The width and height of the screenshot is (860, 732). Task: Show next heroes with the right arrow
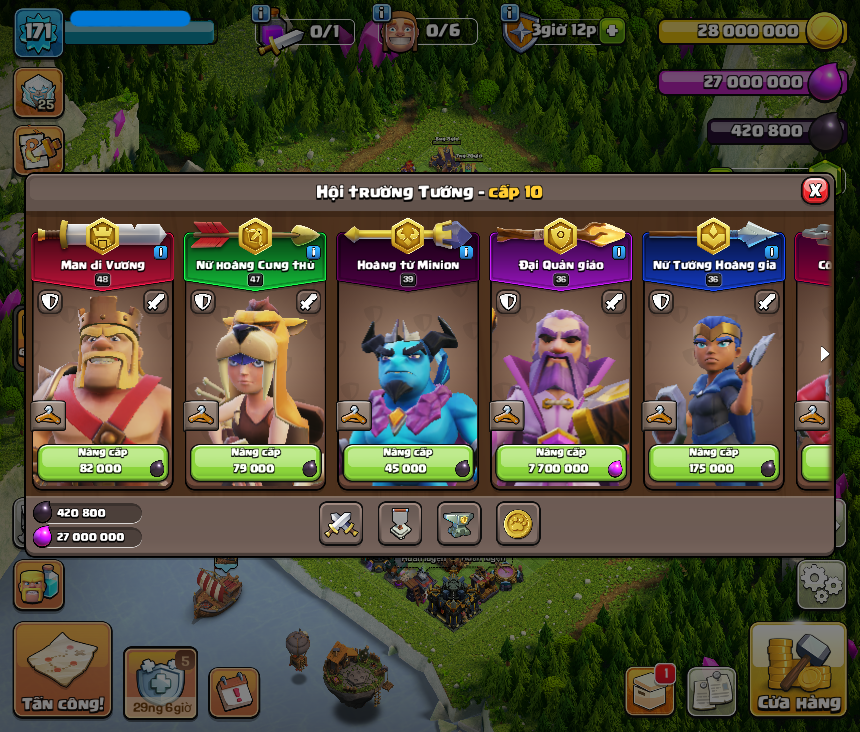[x=825, y=354]
